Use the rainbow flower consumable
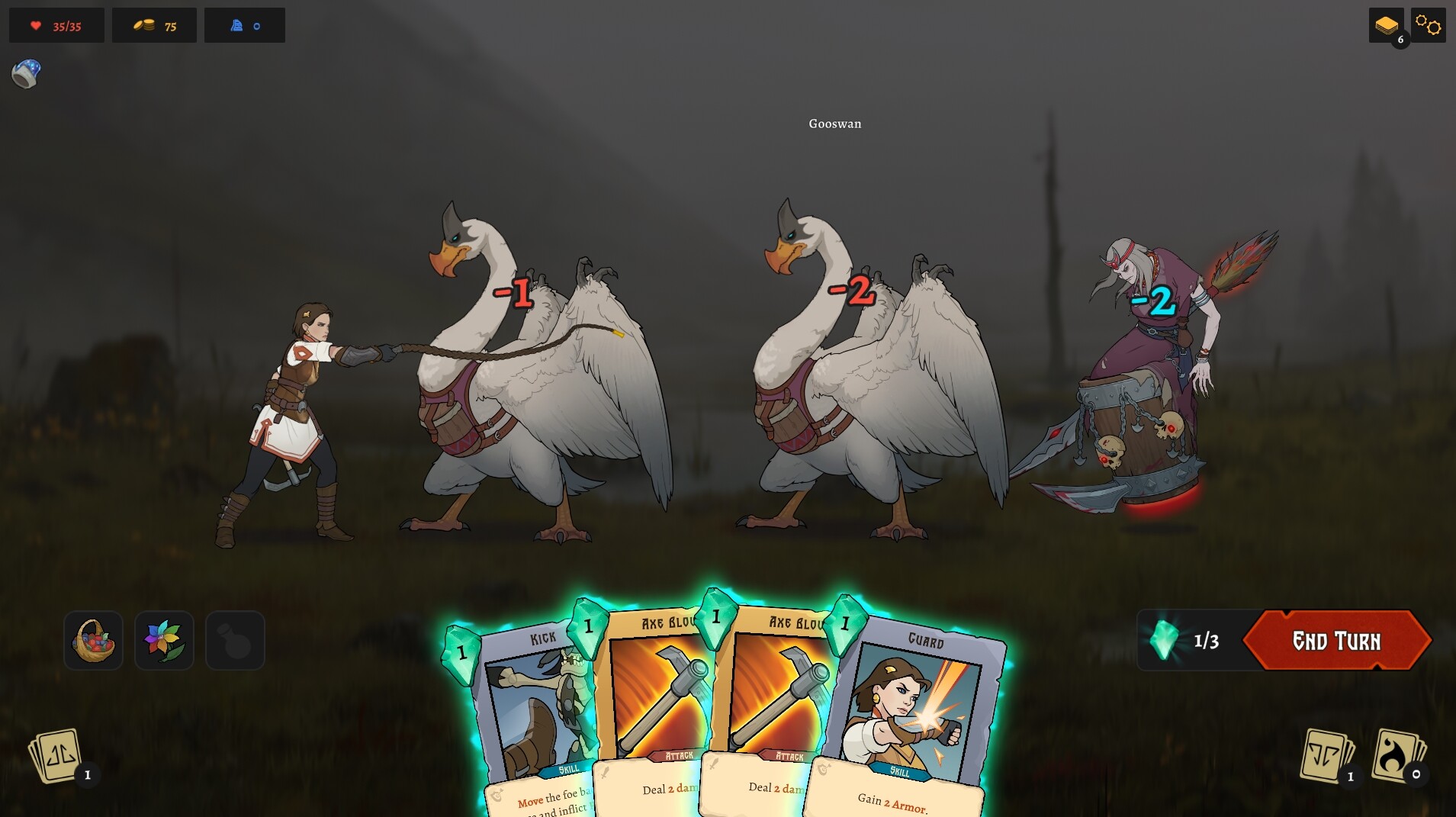1456x817 pixels. [164, 640]
